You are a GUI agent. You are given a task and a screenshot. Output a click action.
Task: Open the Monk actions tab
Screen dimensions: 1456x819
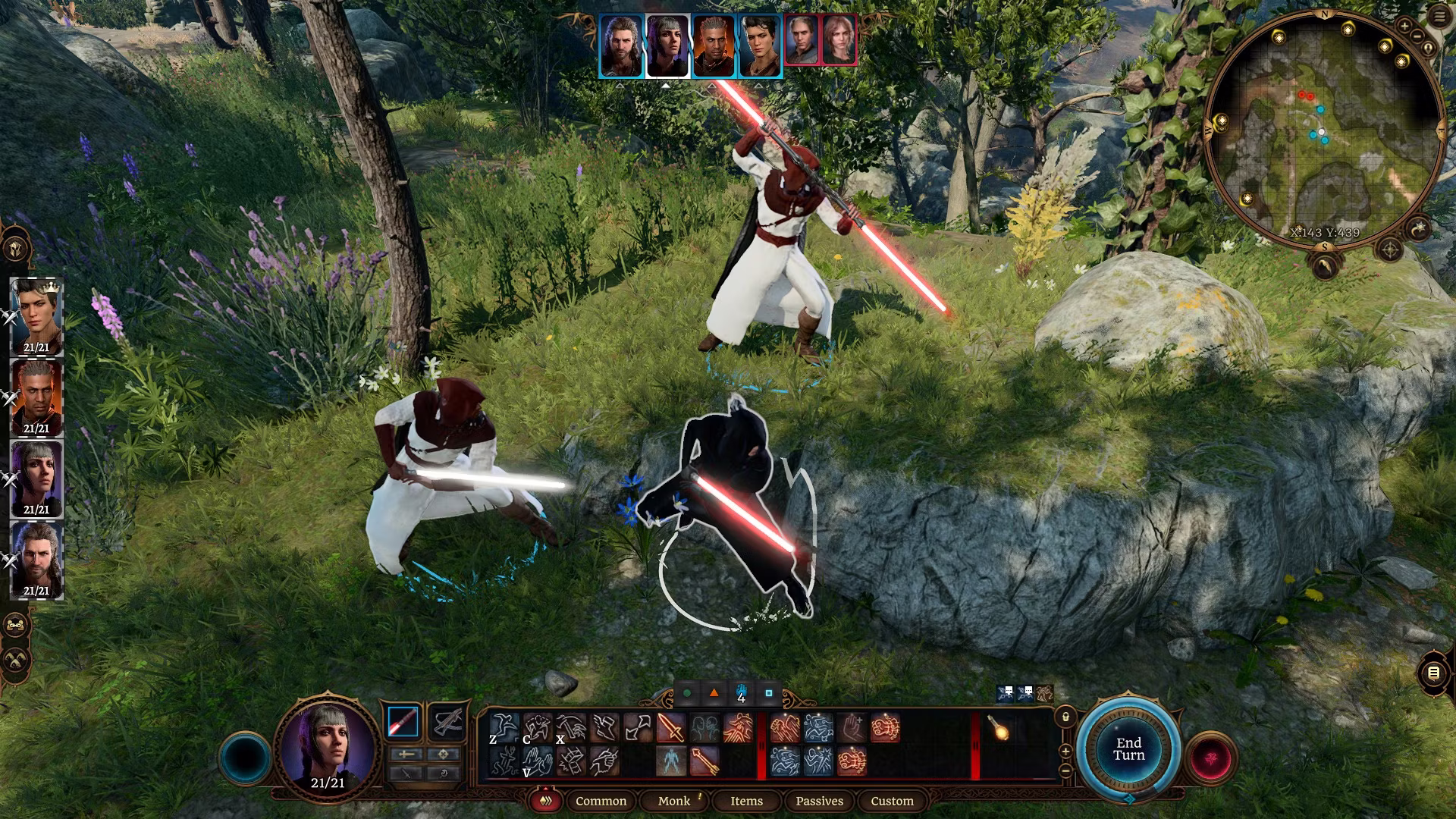click(x=674, y=801)
